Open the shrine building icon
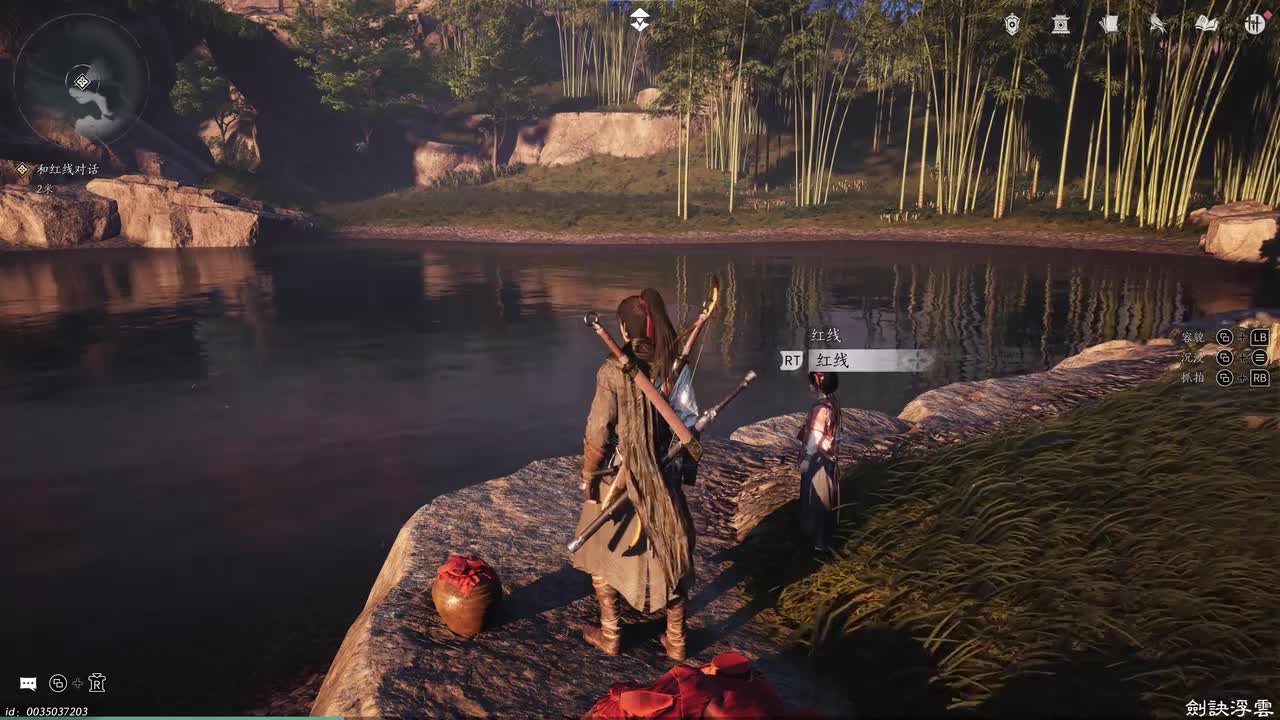The image size is (1280, 720). click(x=1060, y=24)
